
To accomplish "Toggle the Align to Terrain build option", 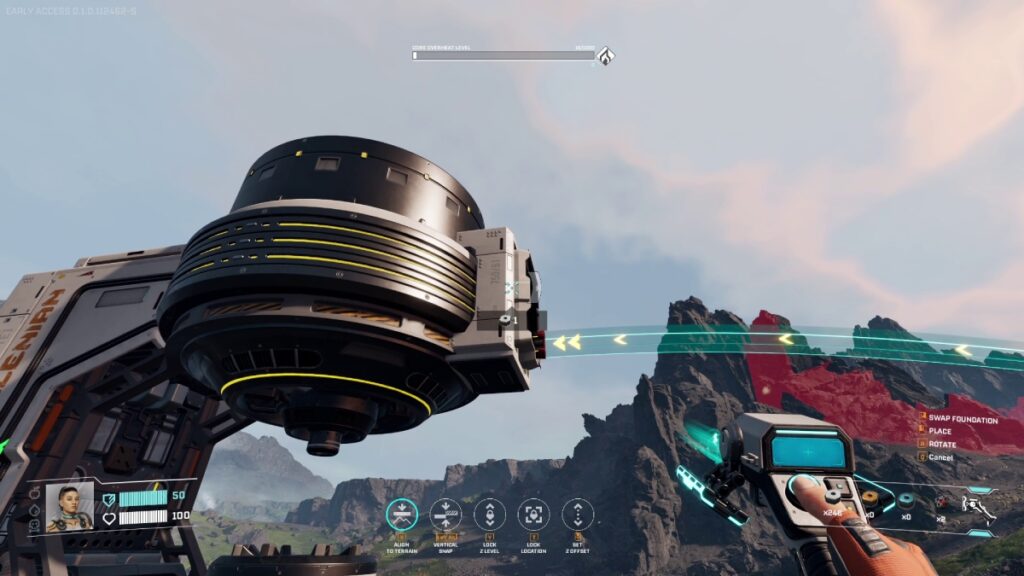I will pyautogui.click(x=402, y=514).
